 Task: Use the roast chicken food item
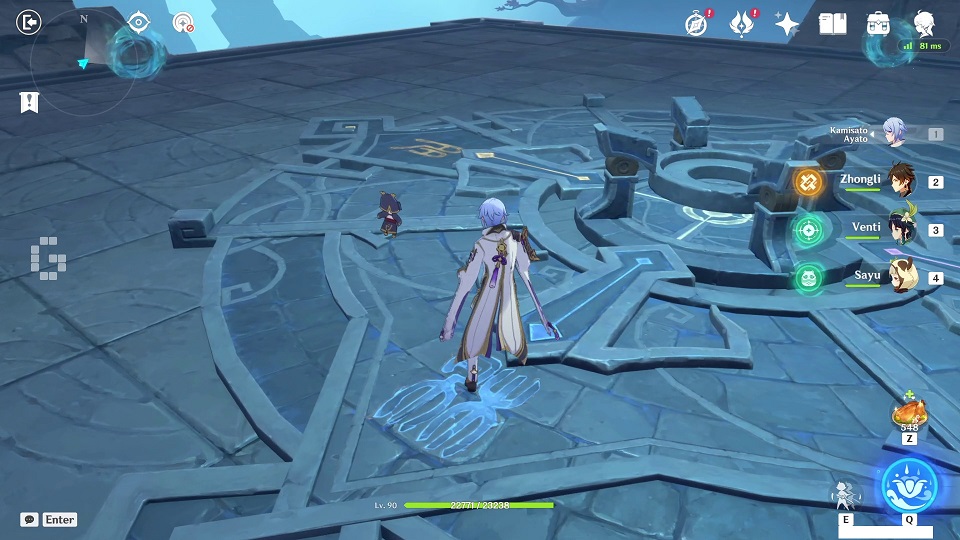tap(909, 412)
